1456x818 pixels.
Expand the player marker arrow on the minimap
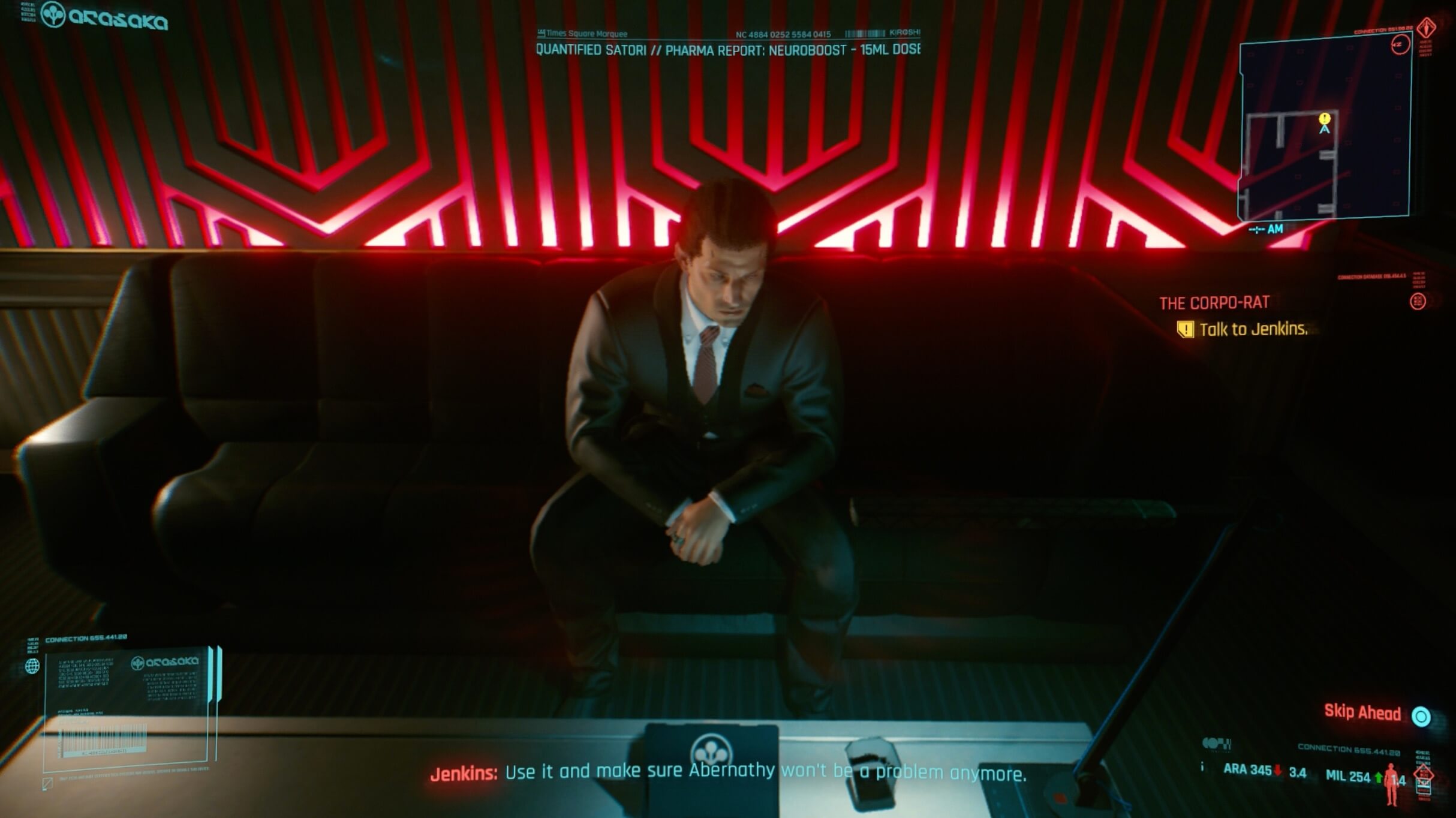coord(1324,129)
